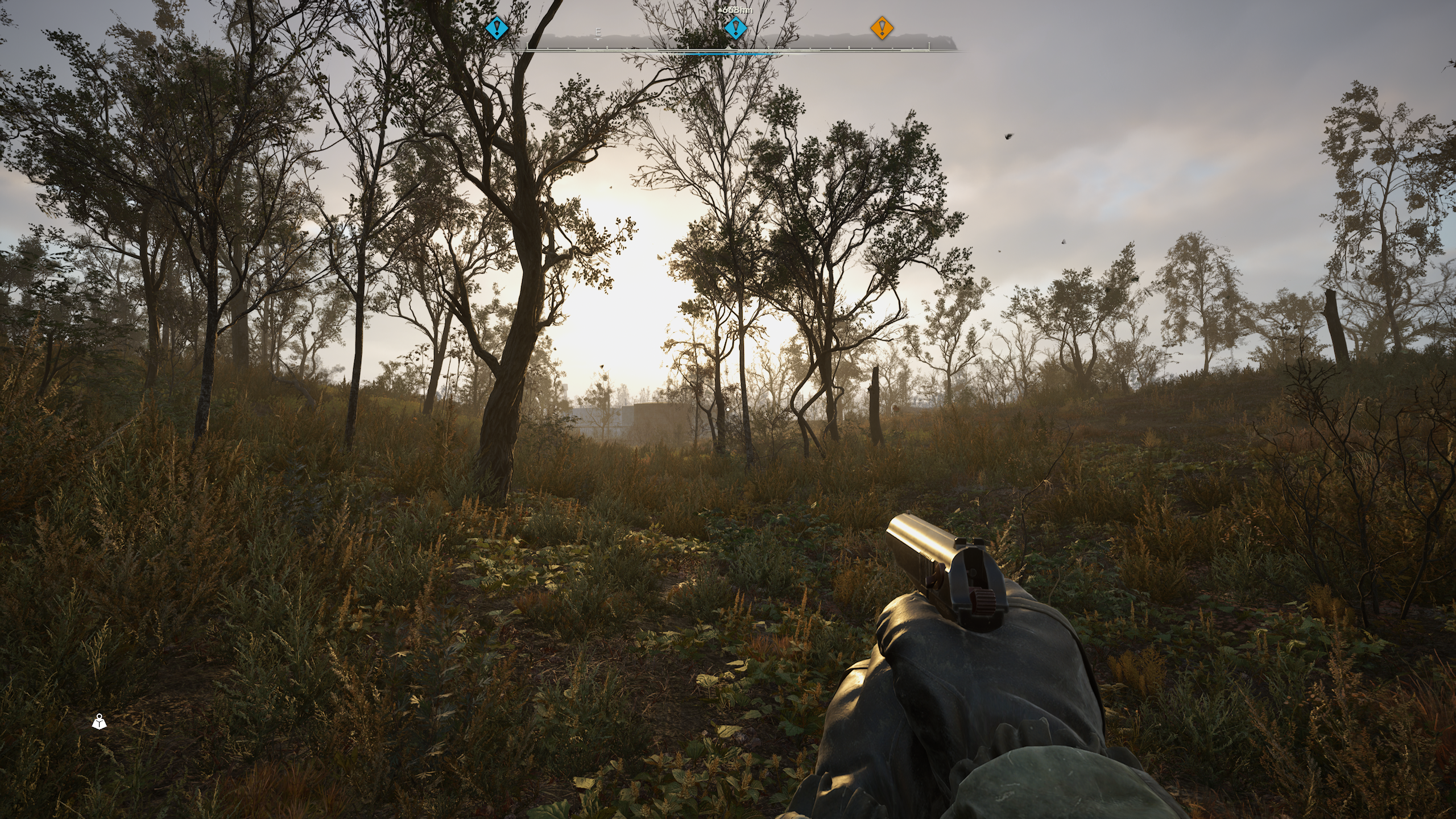Click the white carry-weight icon

coord(100,722)
